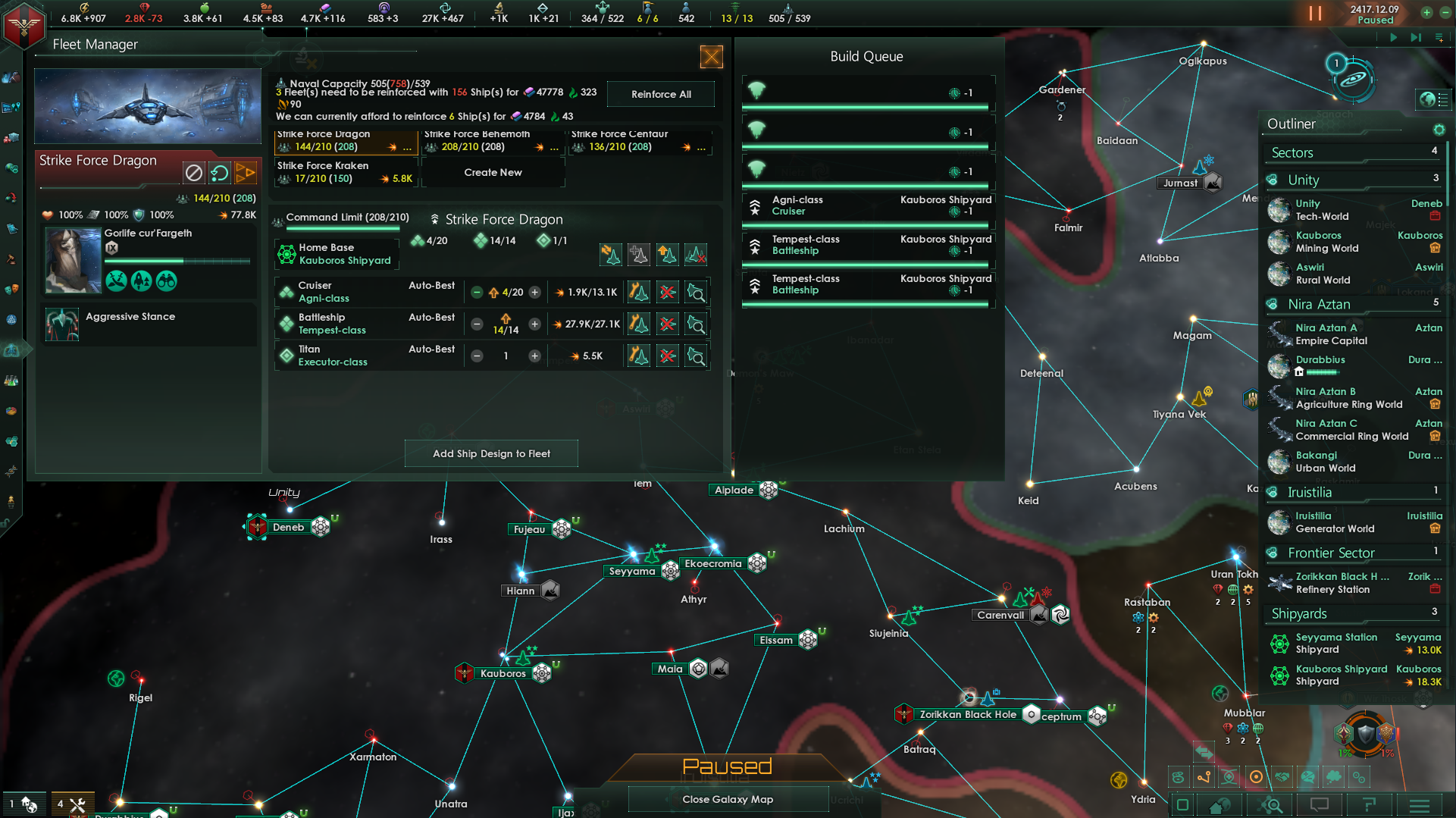Select the Strike Force Behemoth fleet tab

point(489,140)
